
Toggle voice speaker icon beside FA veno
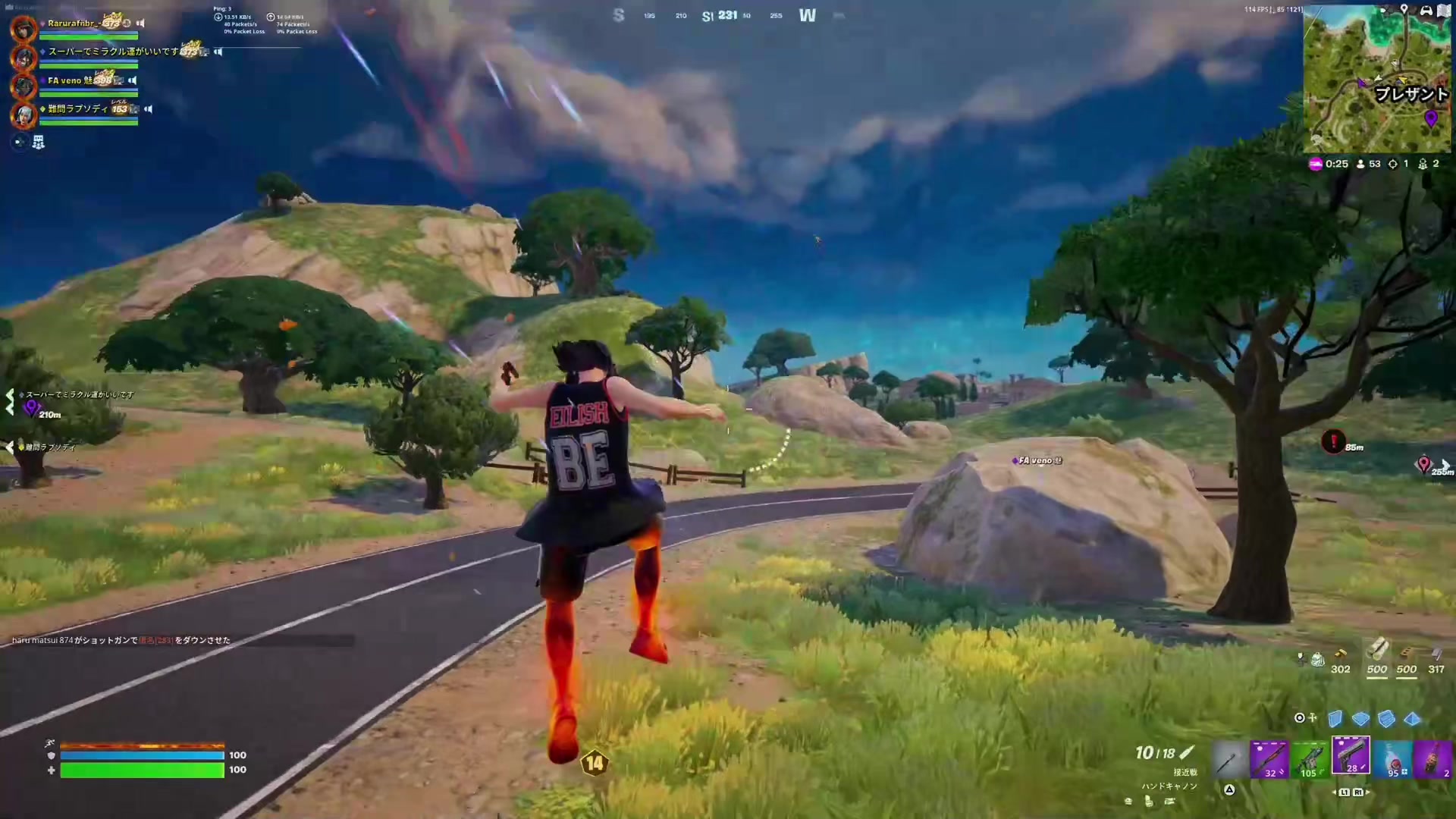coord(133,80)
